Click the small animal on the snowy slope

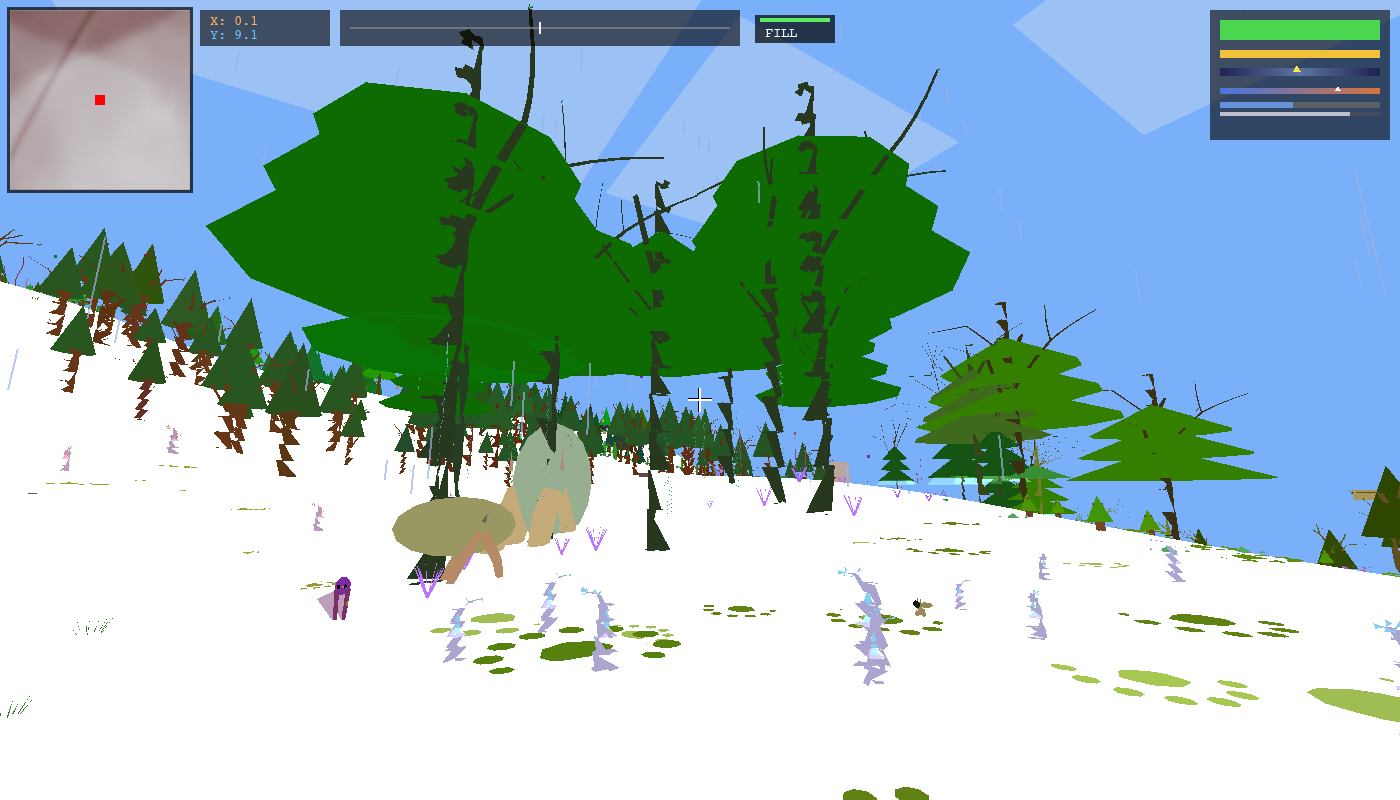919,610
